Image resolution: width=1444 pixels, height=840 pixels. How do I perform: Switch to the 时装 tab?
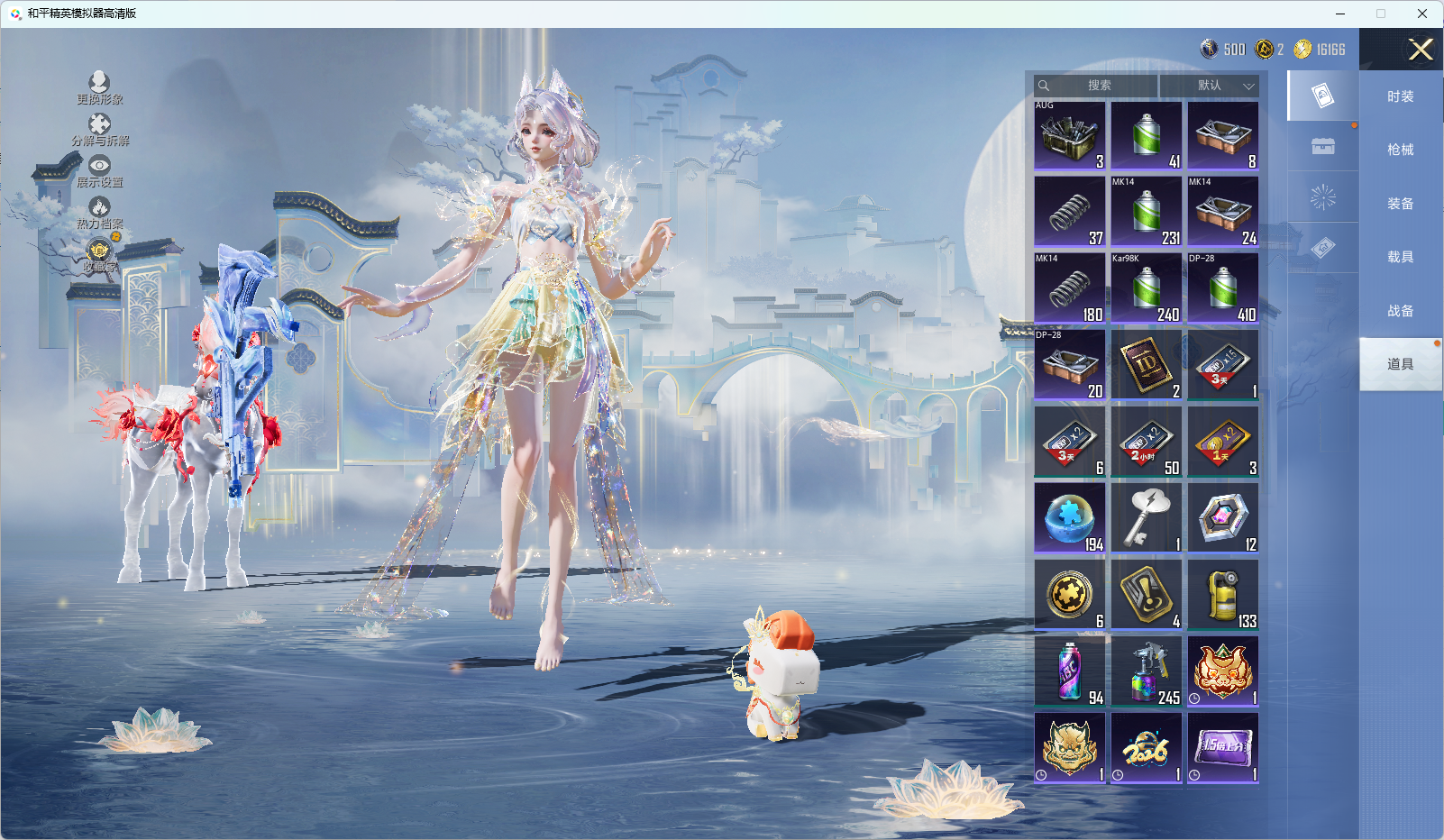coord(1400,96)
